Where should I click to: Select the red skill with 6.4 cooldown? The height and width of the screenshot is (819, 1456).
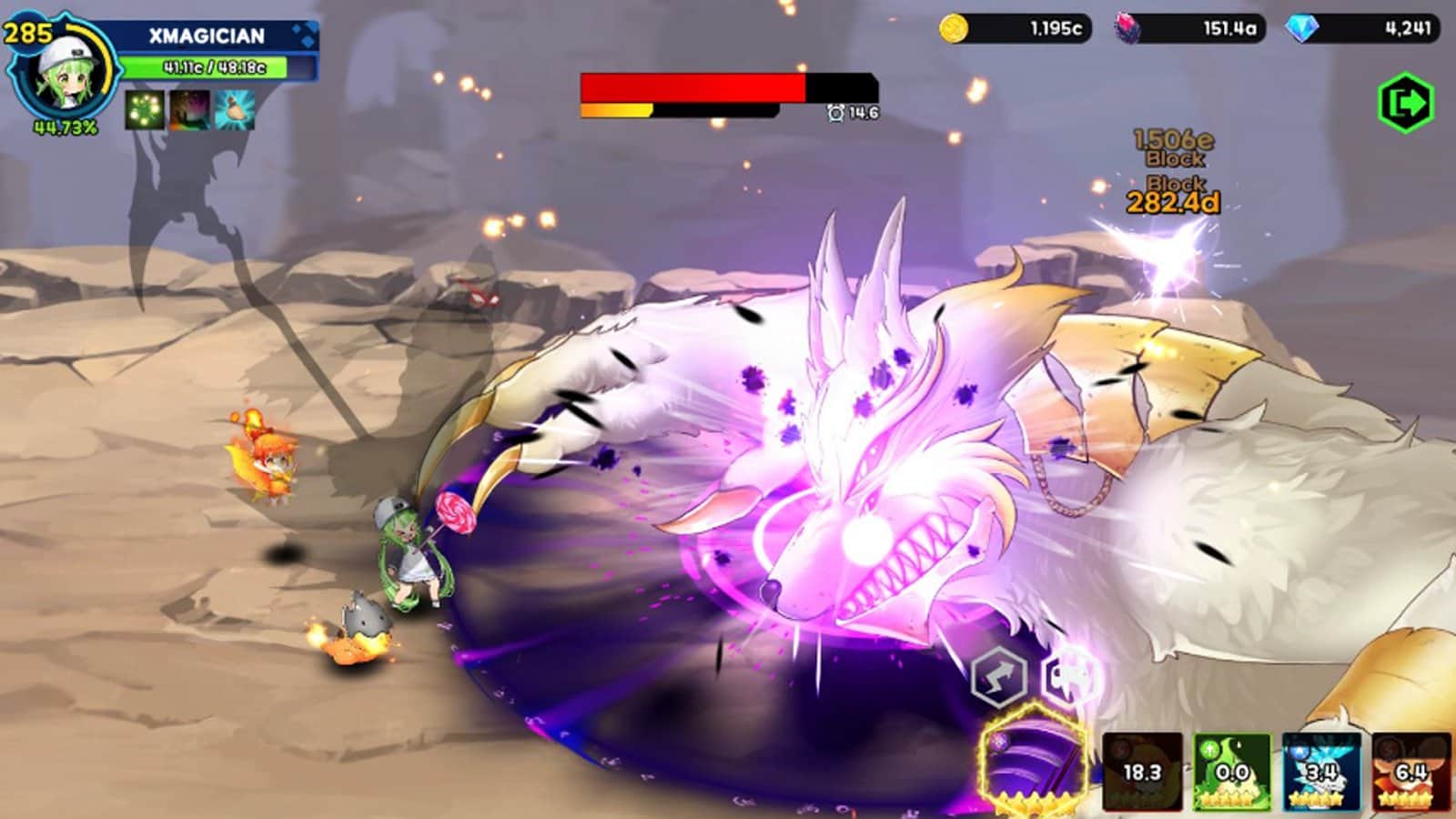[x=1410, y=772]
